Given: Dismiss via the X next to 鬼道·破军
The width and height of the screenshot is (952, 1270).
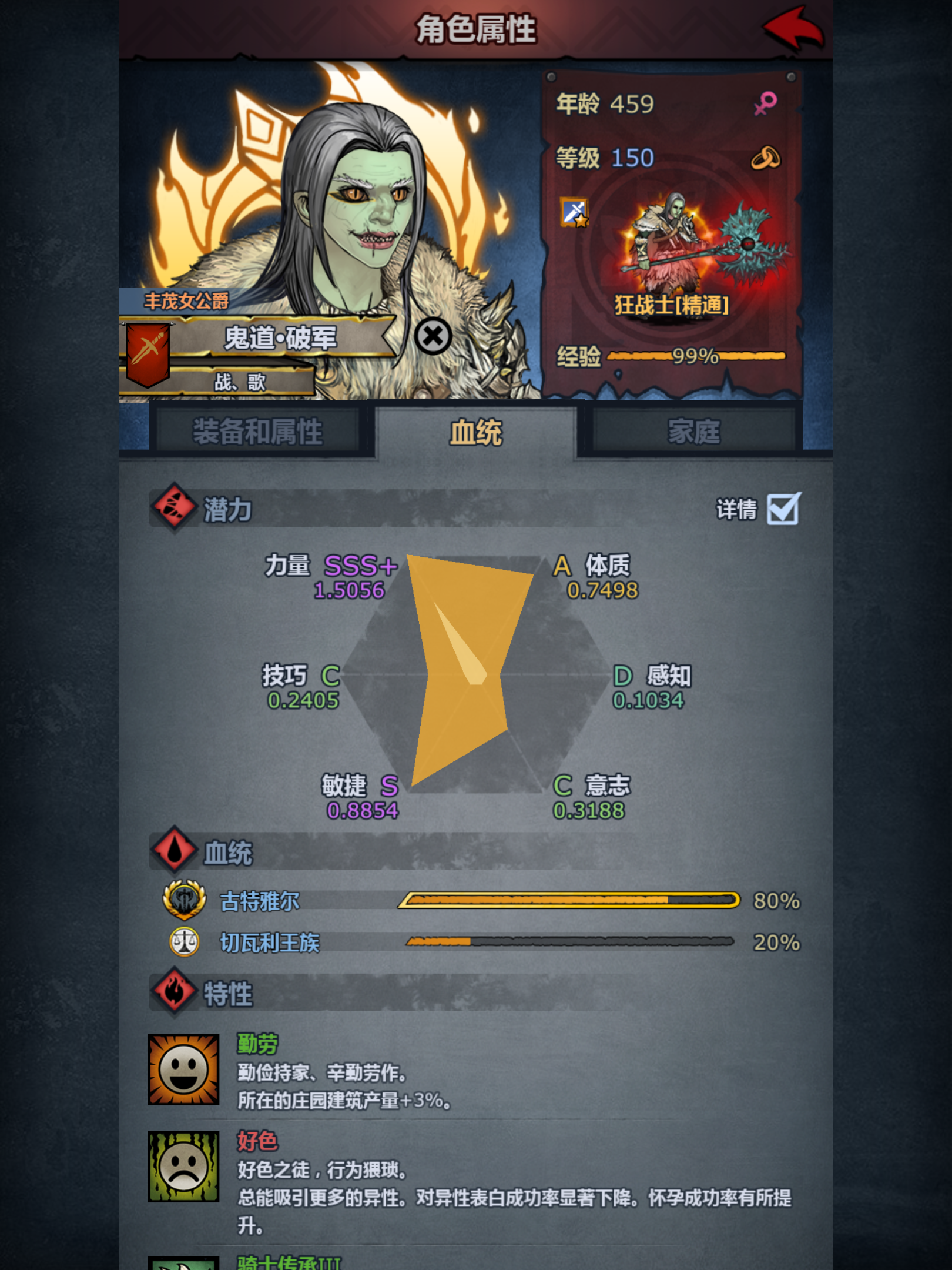Looking at the screenshot, I should (433, 336).
